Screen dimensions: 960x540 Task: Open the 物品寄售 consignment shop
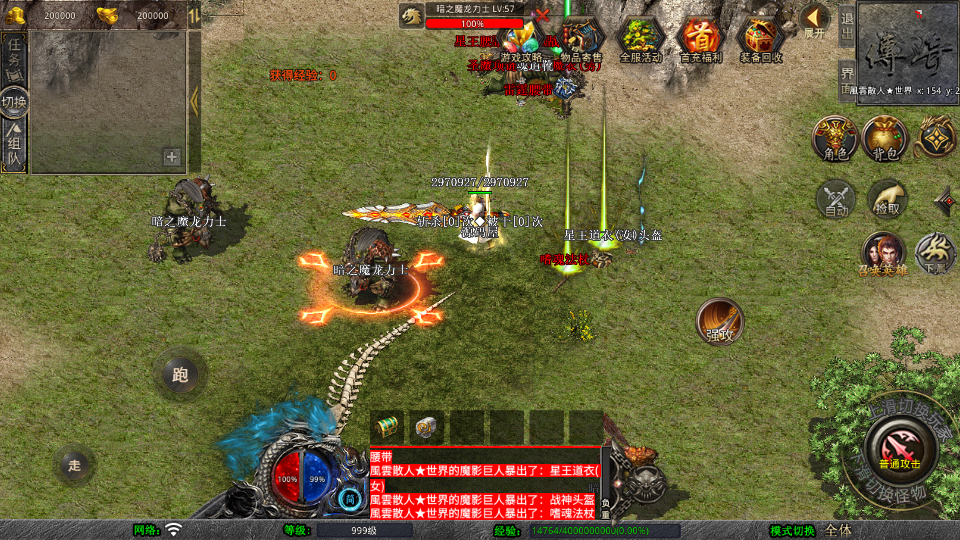pos(580,40)
